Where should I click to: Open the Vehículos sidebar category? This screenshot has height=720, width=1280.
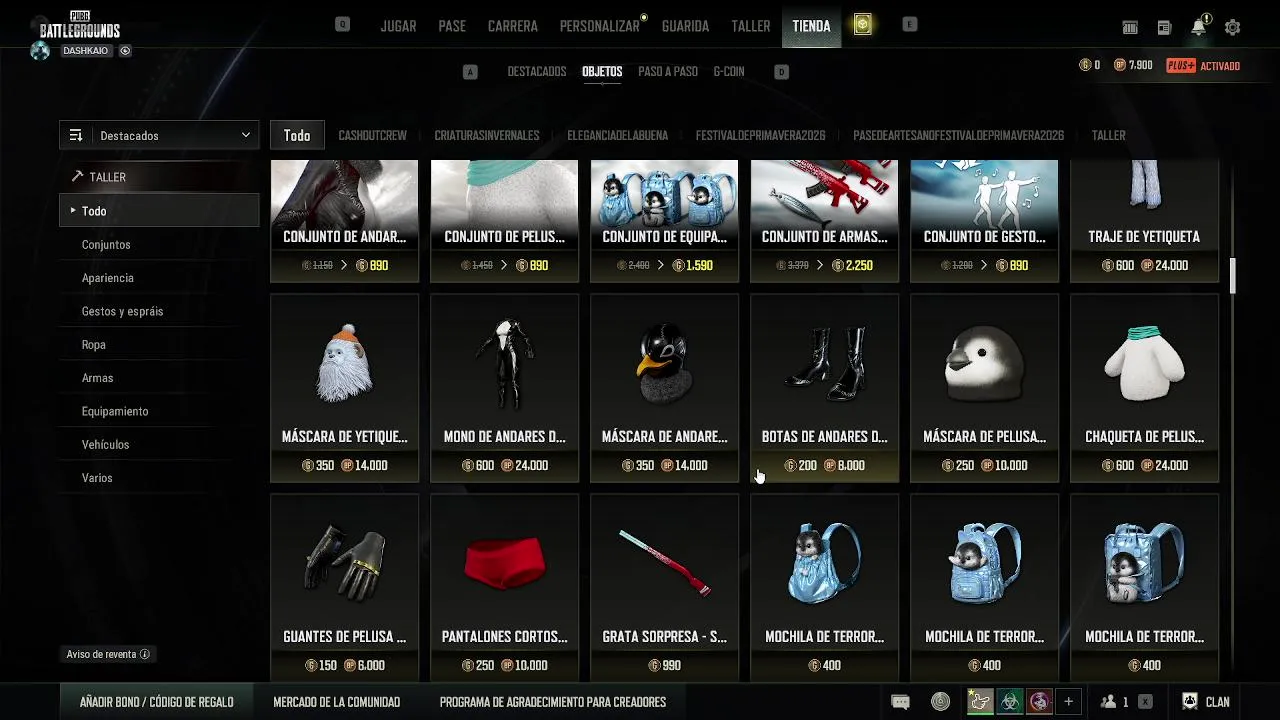click(x=105, y=445)
